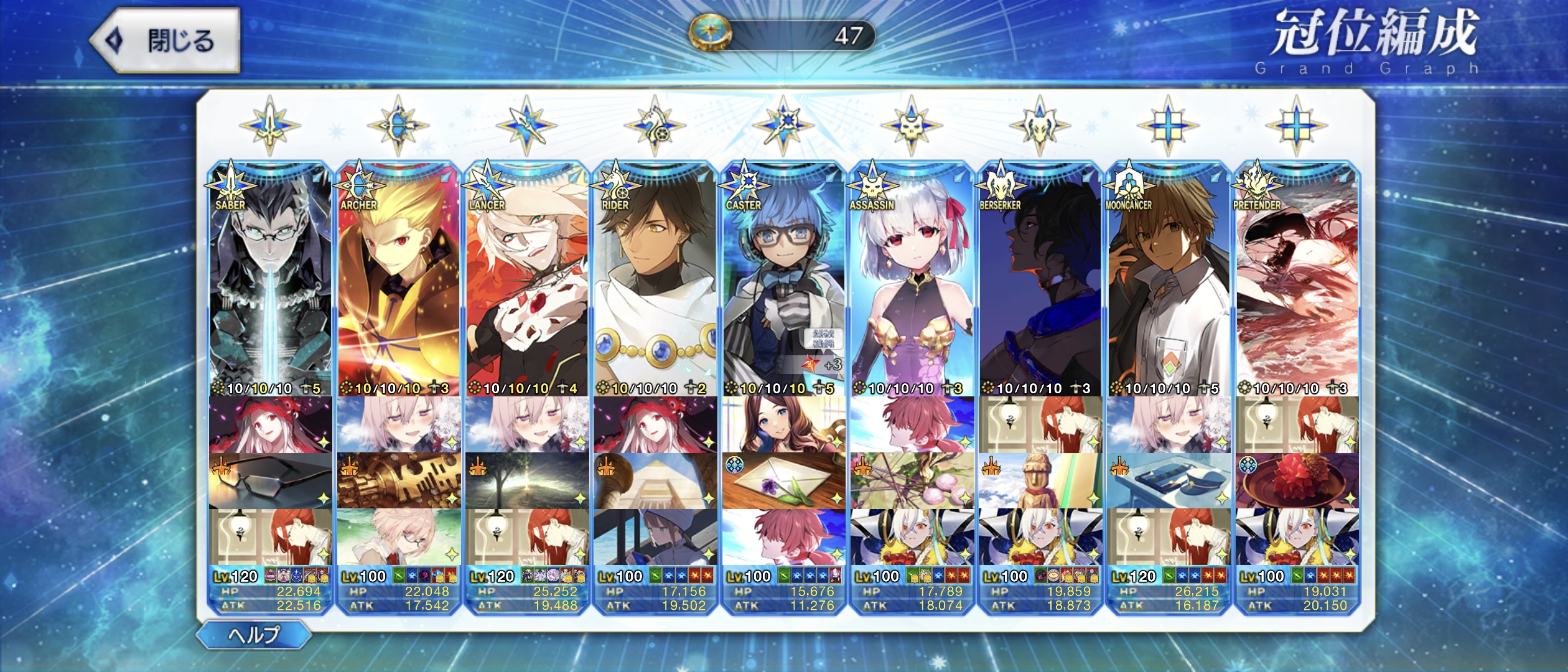Select the pink flowers craft essence under Assassin
The image size is (1568, 672).
(912, 481)
